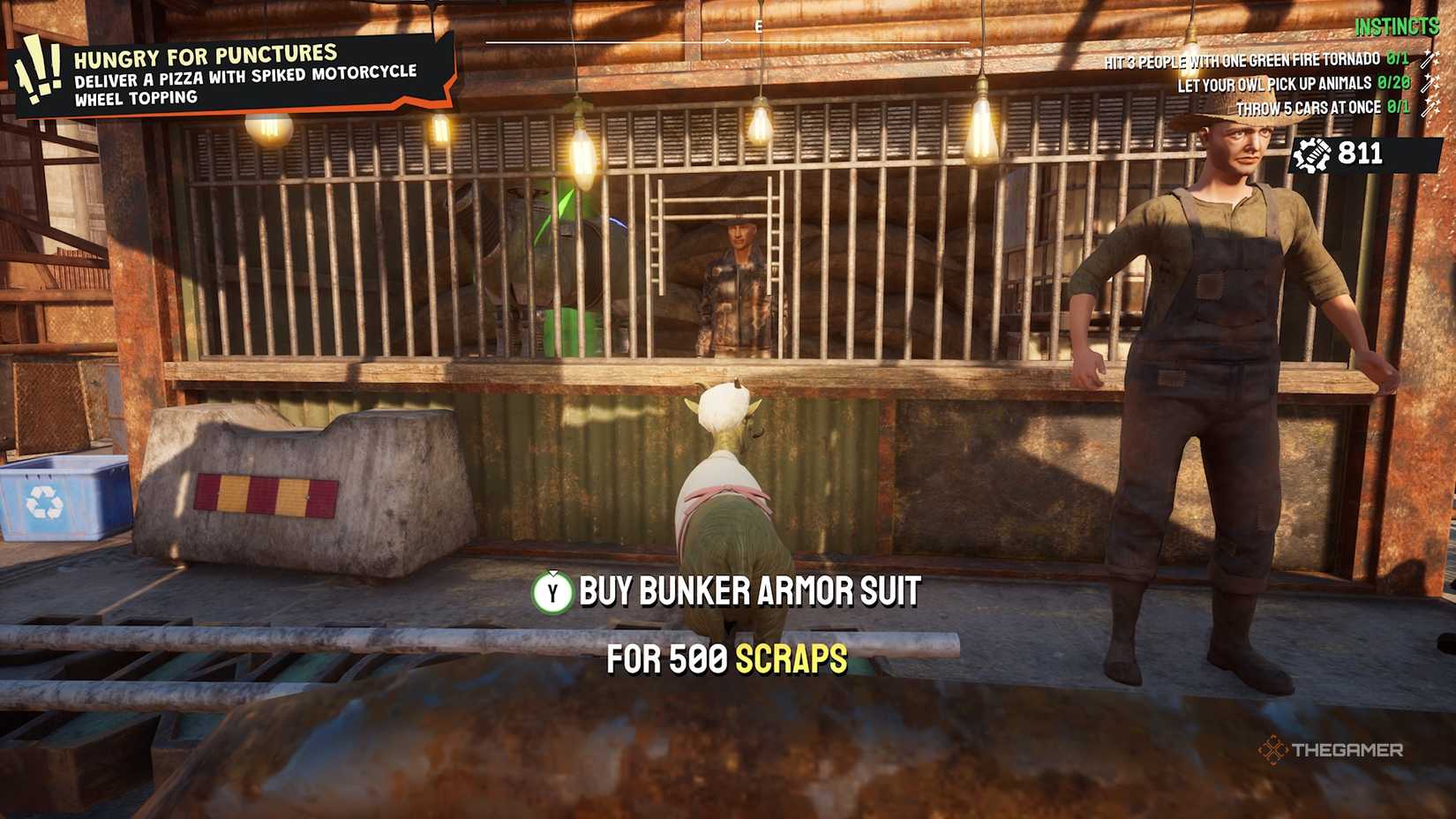This screenshot has height=819, width=1456.
Task: Click the gear-and-wrench scraps currency icon
Action: [1314, 154]
